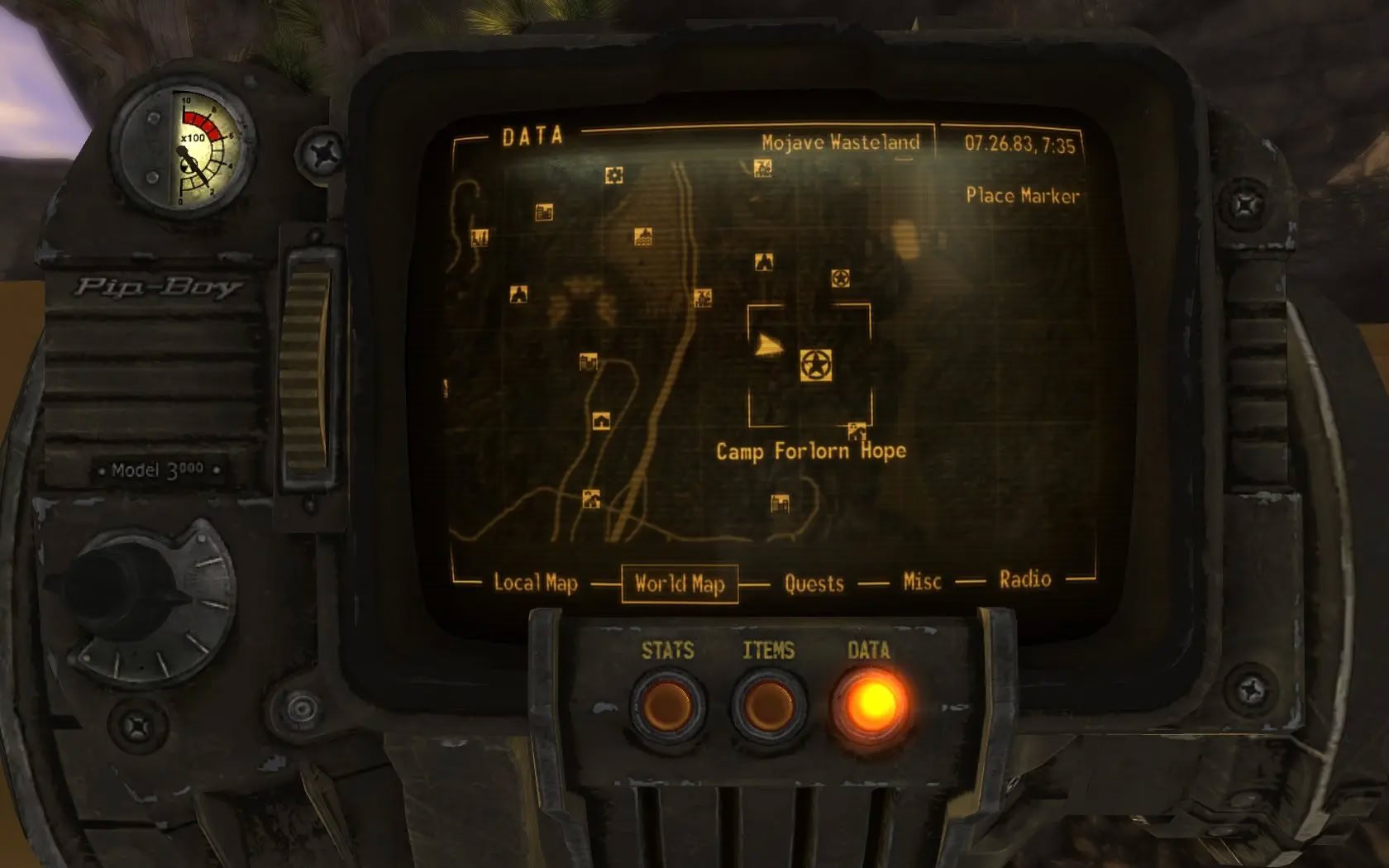The width and height of the screenshot is (1389, 868).
Task: Switch to the Local Map tab
Action: [535, 583]
